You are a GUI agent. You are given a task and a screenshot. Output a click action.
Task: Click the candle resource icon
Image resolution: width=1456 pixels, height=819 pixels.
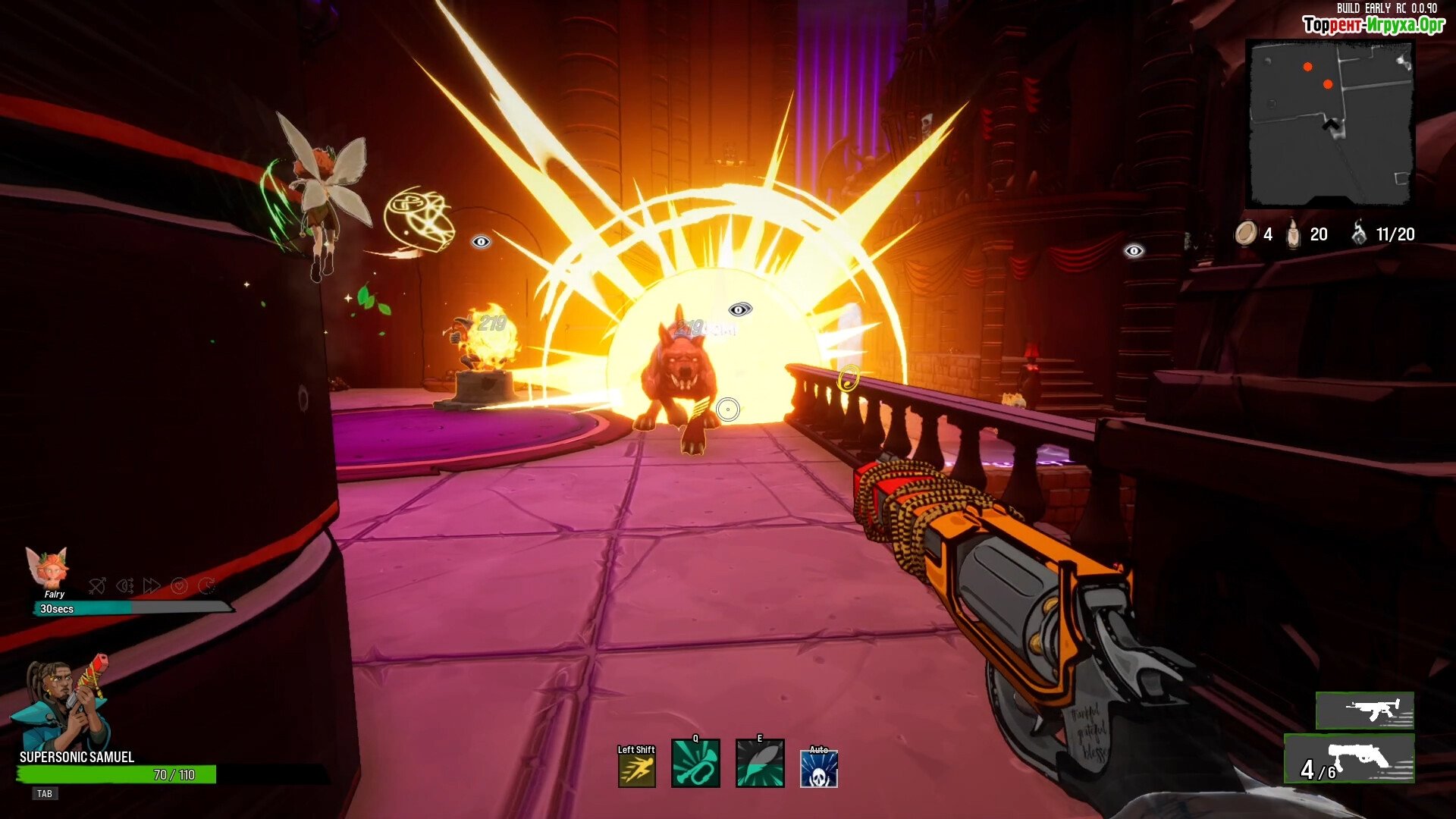click(1294, 234)
